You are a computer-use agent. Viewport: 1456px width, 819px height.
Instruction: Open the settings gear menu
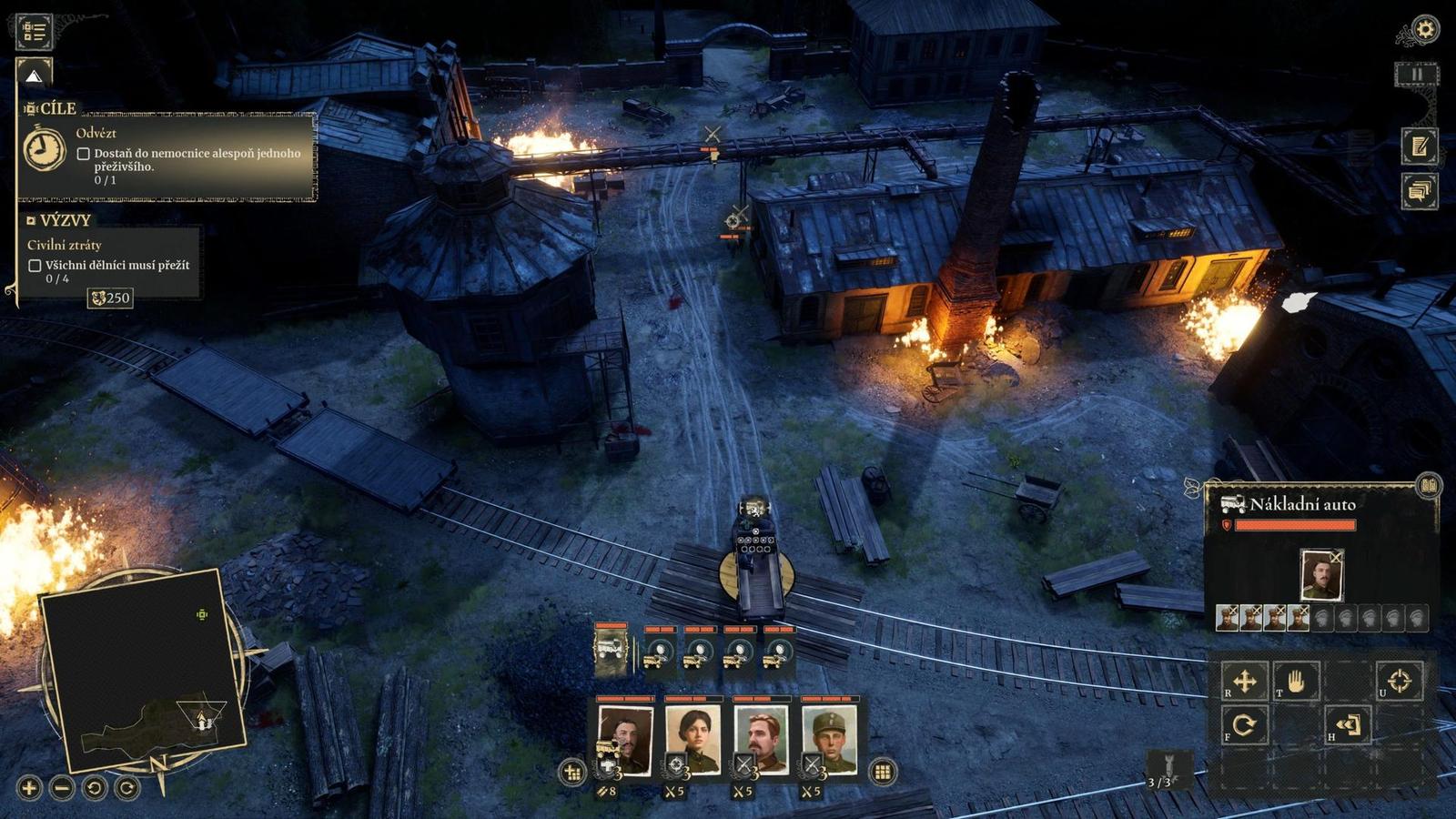click(x=1424, y=30)
